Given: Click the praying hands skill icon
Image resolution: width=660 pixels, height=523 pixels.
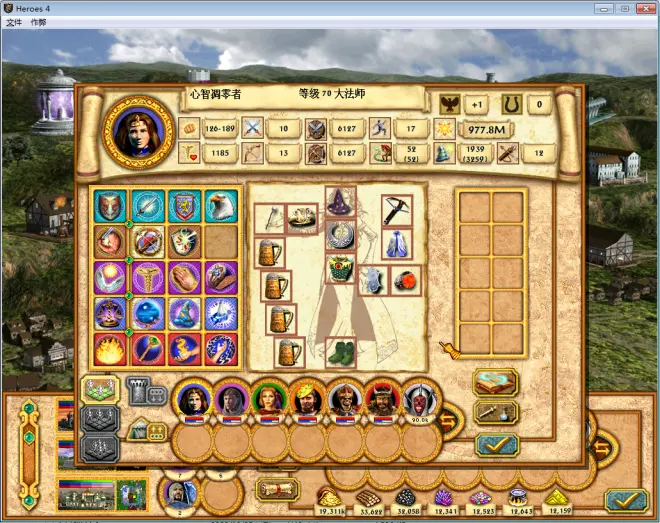Looking at the screenshot, I should (184, 278).
